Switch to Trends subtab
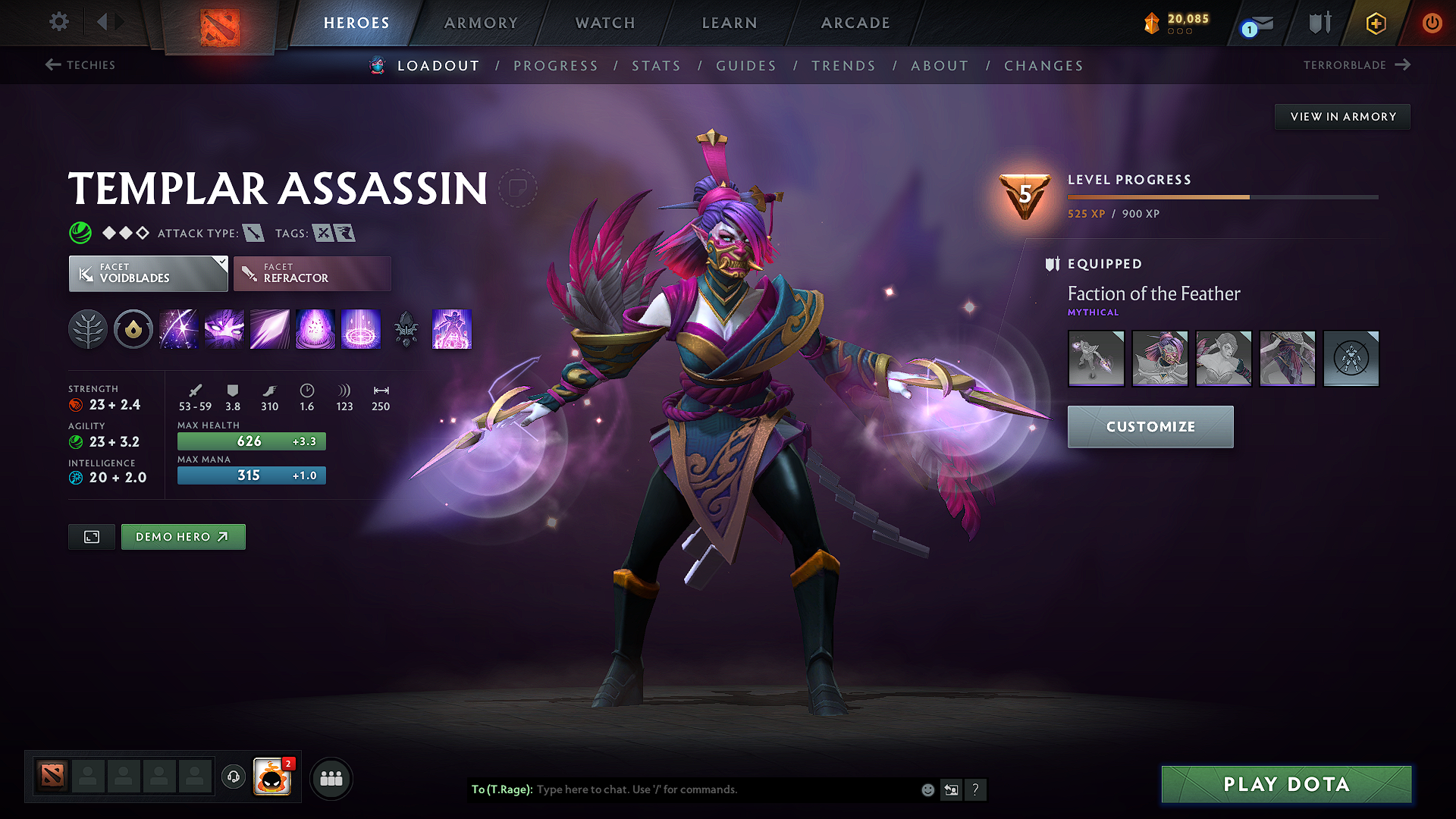This screenshot has height=819, width=1456. (843, 66)
